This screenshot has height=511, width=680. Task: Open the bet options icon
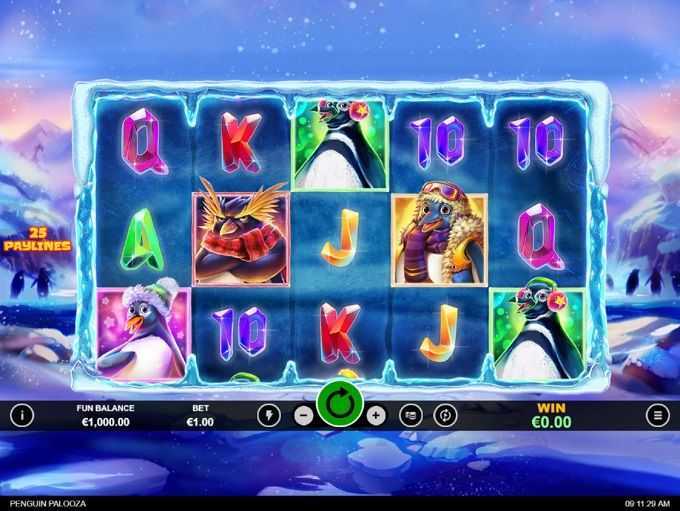(410, 415)
